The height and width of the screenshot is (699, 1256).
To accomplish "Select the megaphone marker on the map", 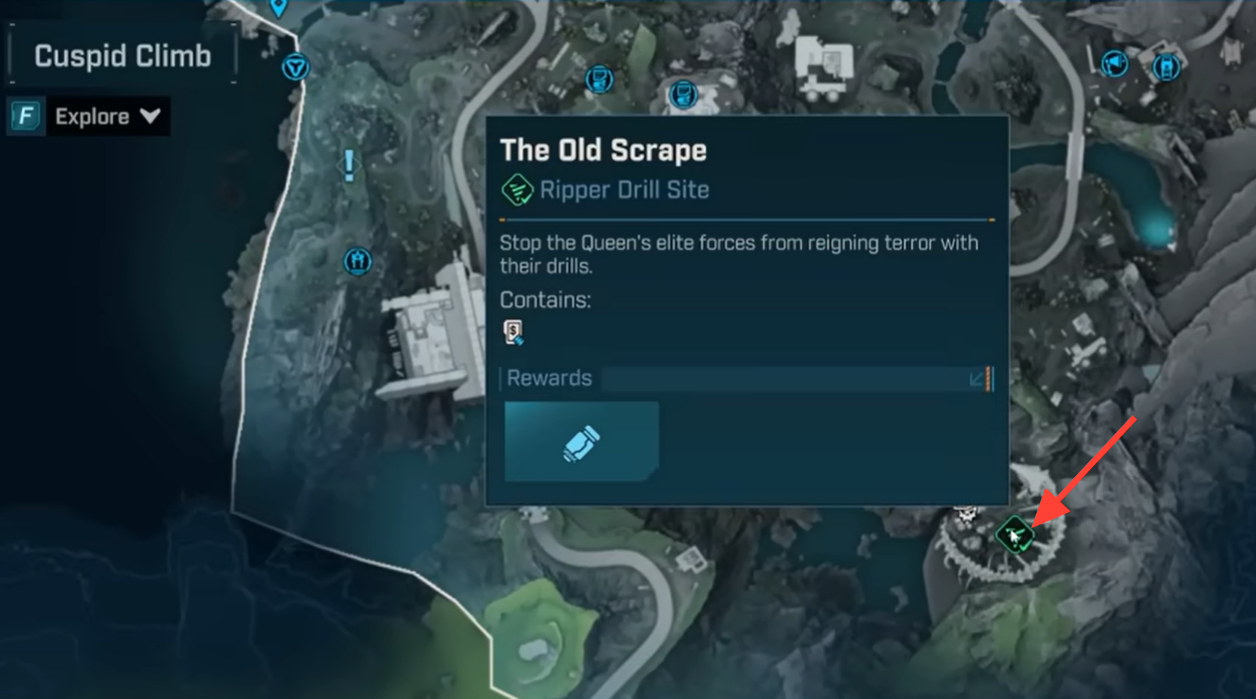I will pyautogui.click(x=1114, y=65).
